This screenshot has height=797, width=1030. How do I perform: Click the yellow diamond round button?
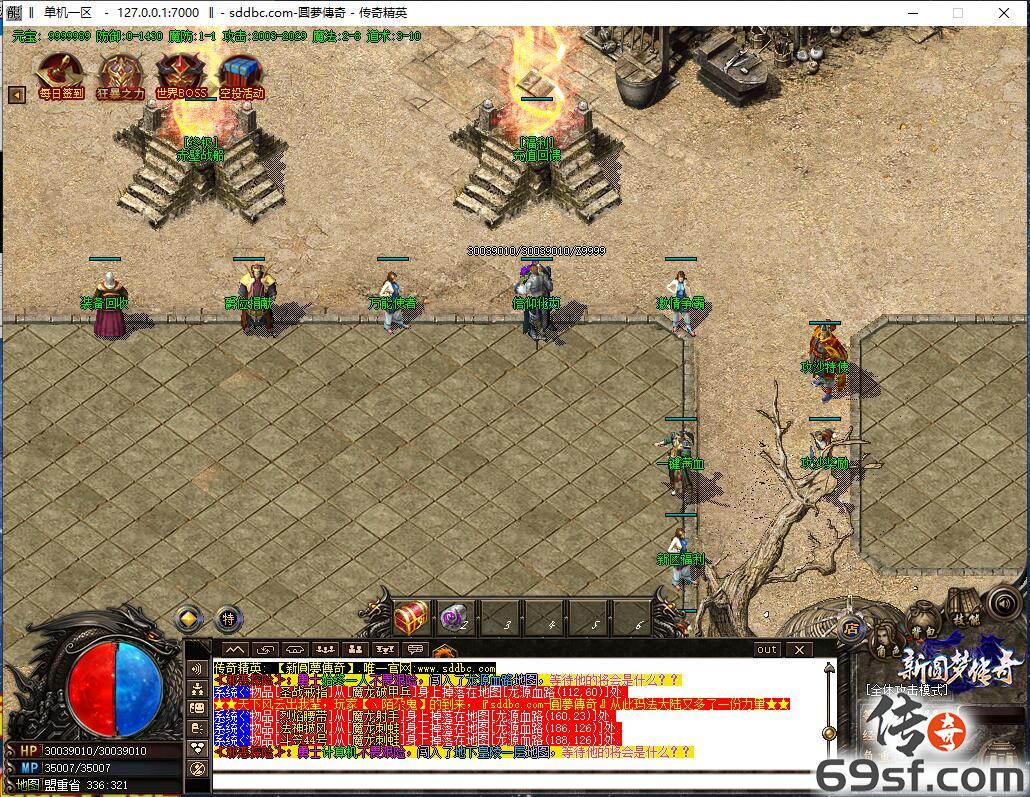coord(189,619)
